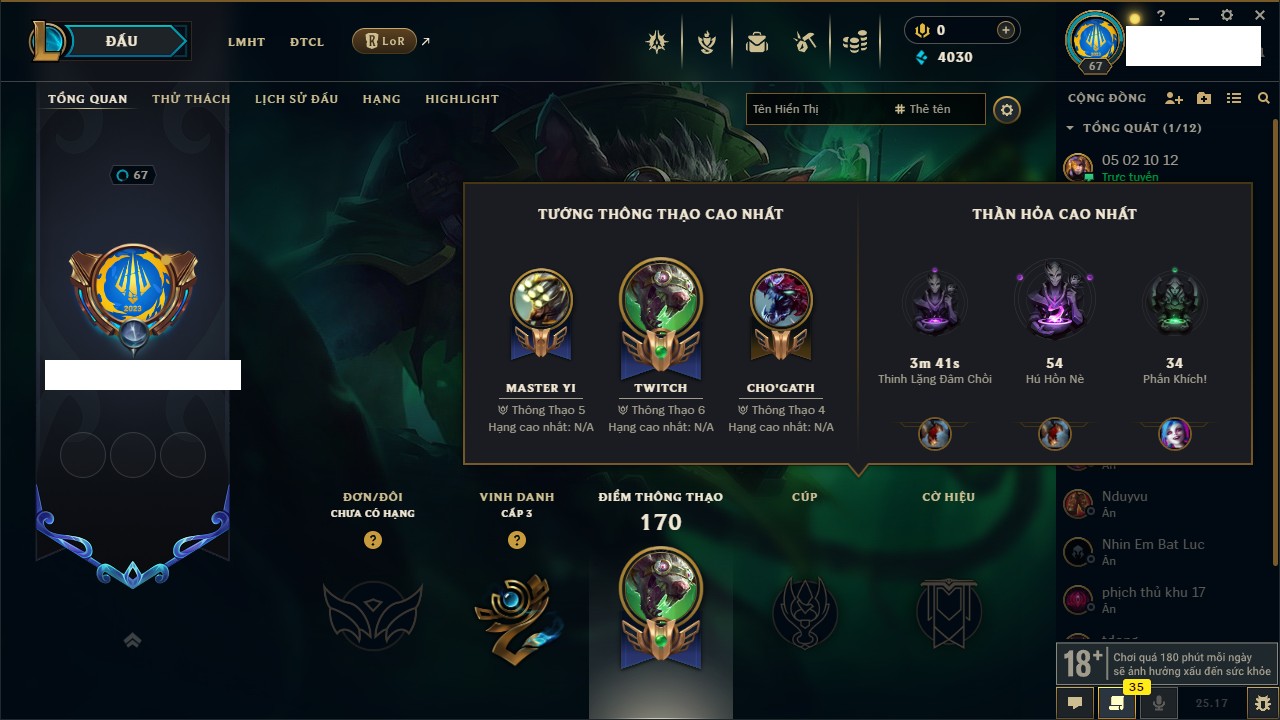1280x720 pixels.
Task: Switch to the THỬ THÁCH tab
Action: (191, 99)
